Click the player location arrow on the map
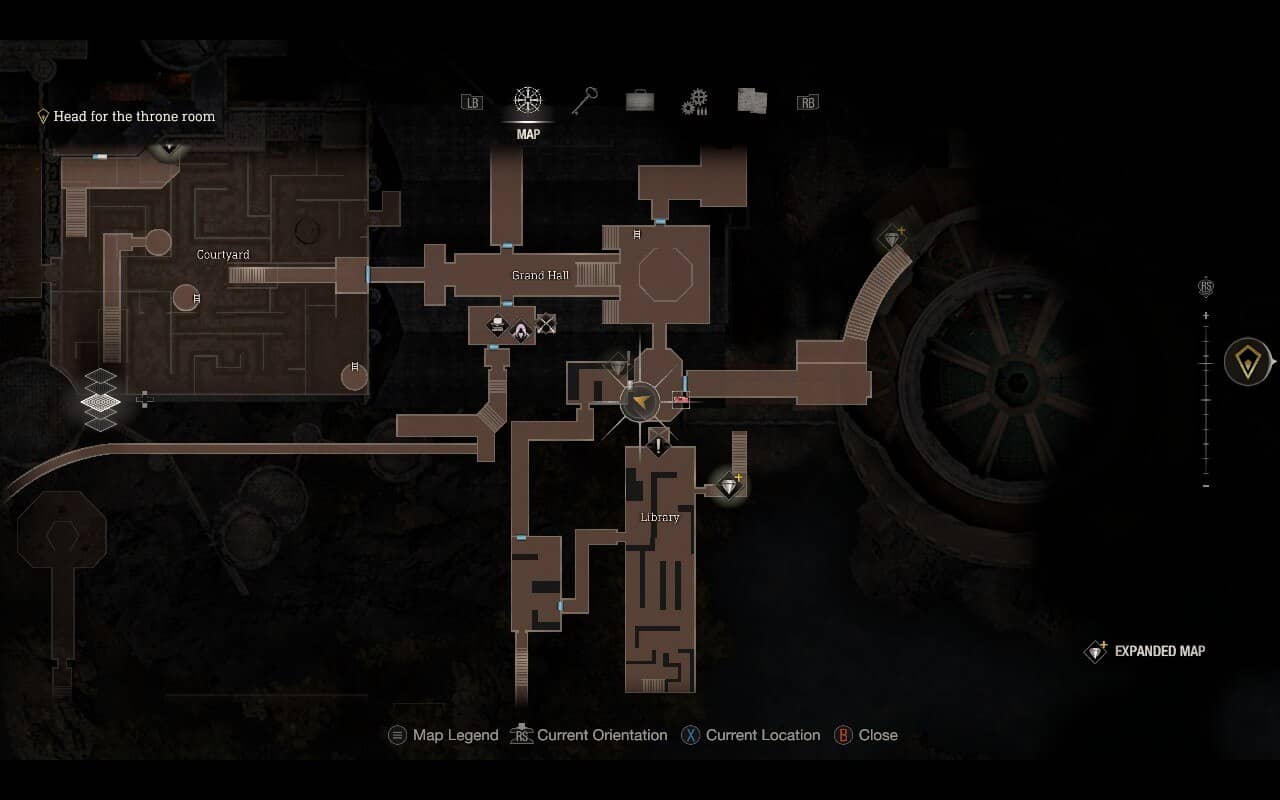 point(640,402)
